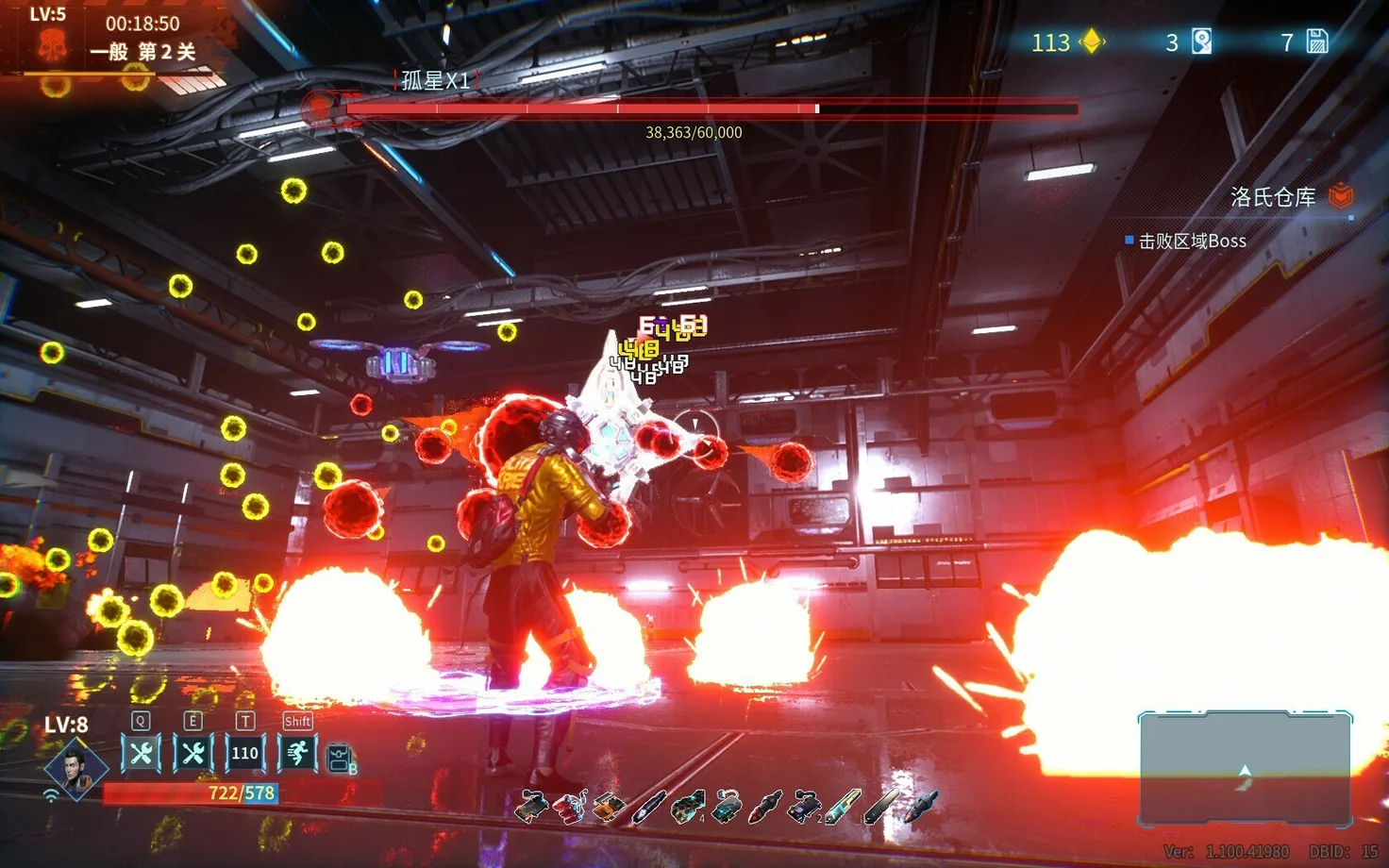This screenshot has height=868, width=1389.
Task: Open the 洛氏仓库 location tracker icon
Action: pos(1340,196)
